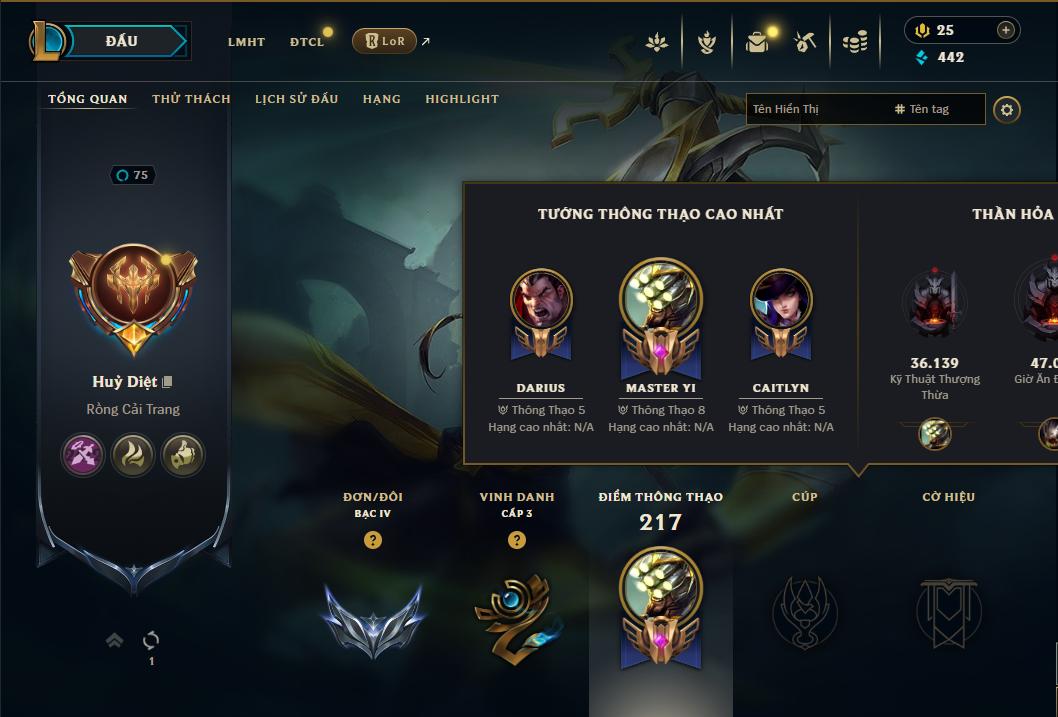Select the TỔNG QUAN profile tab
Screen dimensions: 1058x717
click(x=88, y=99)
